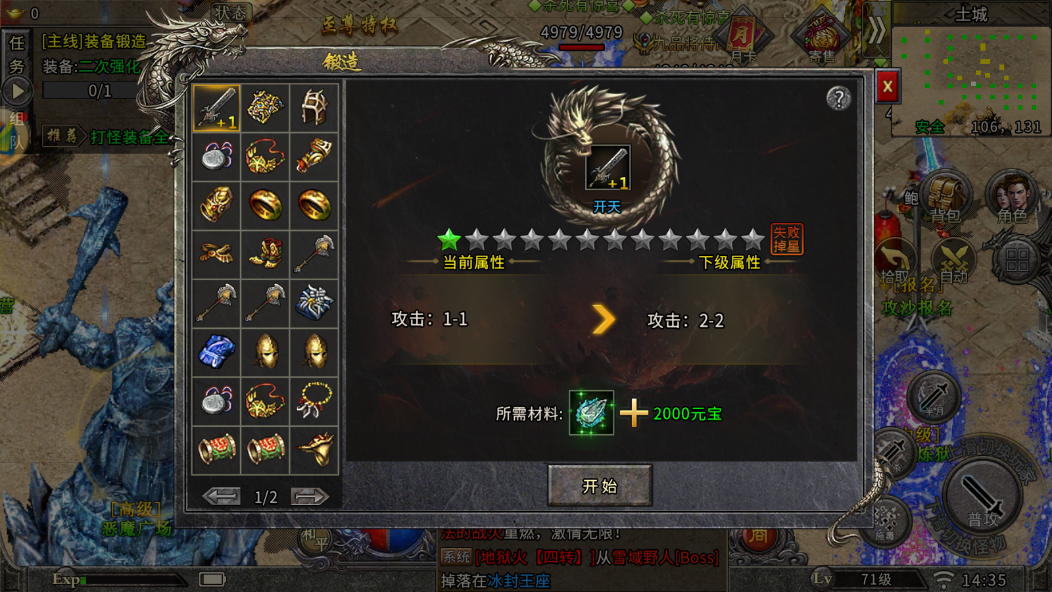Go to the previous equipment page

(222, 496)
